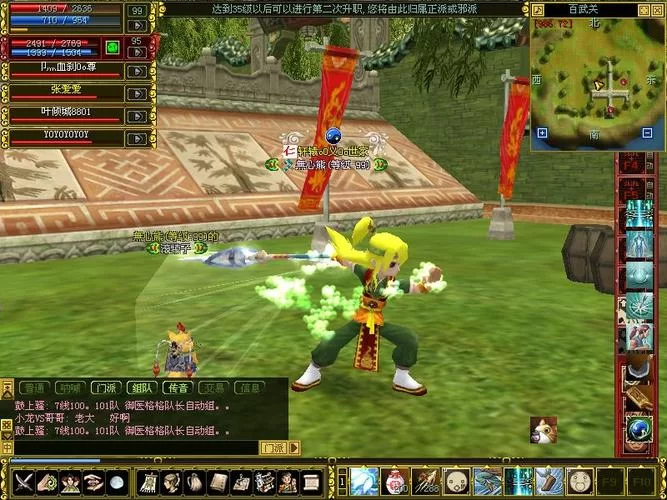Select party member YOYOYOYOY
Screen dimensions: 667x500
tap(63, 134)
